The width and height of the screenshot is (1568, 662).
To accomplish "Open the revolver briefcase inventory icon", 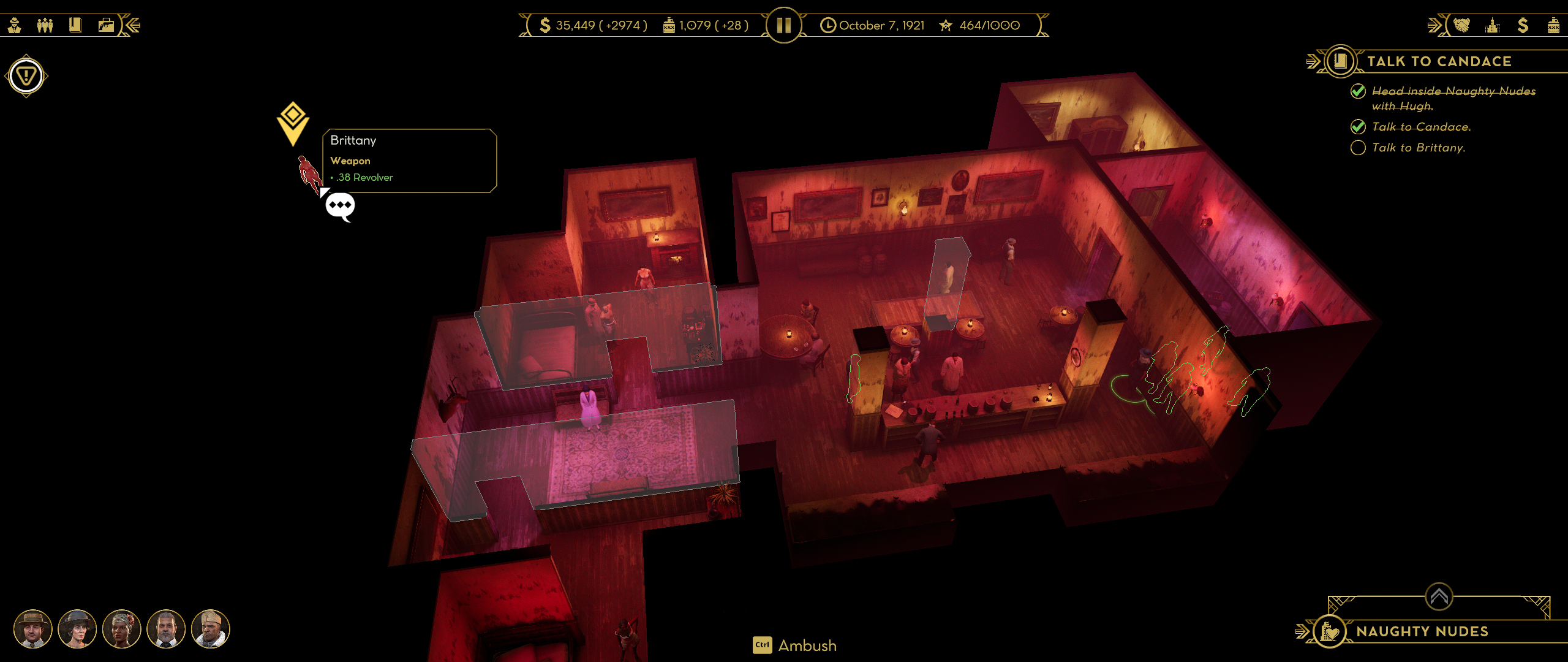I will pos(106,25).
